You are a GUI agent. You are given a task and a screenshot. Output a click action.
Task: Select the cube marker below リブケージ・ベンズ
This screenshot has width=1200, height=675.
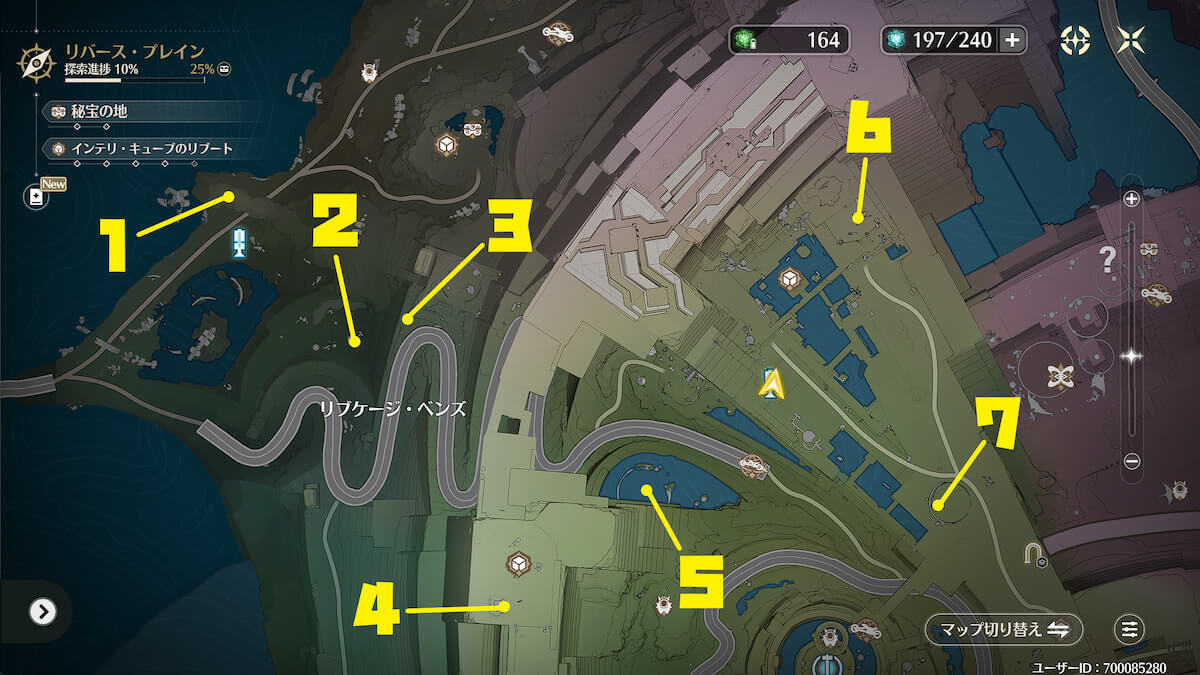[519, 562]
